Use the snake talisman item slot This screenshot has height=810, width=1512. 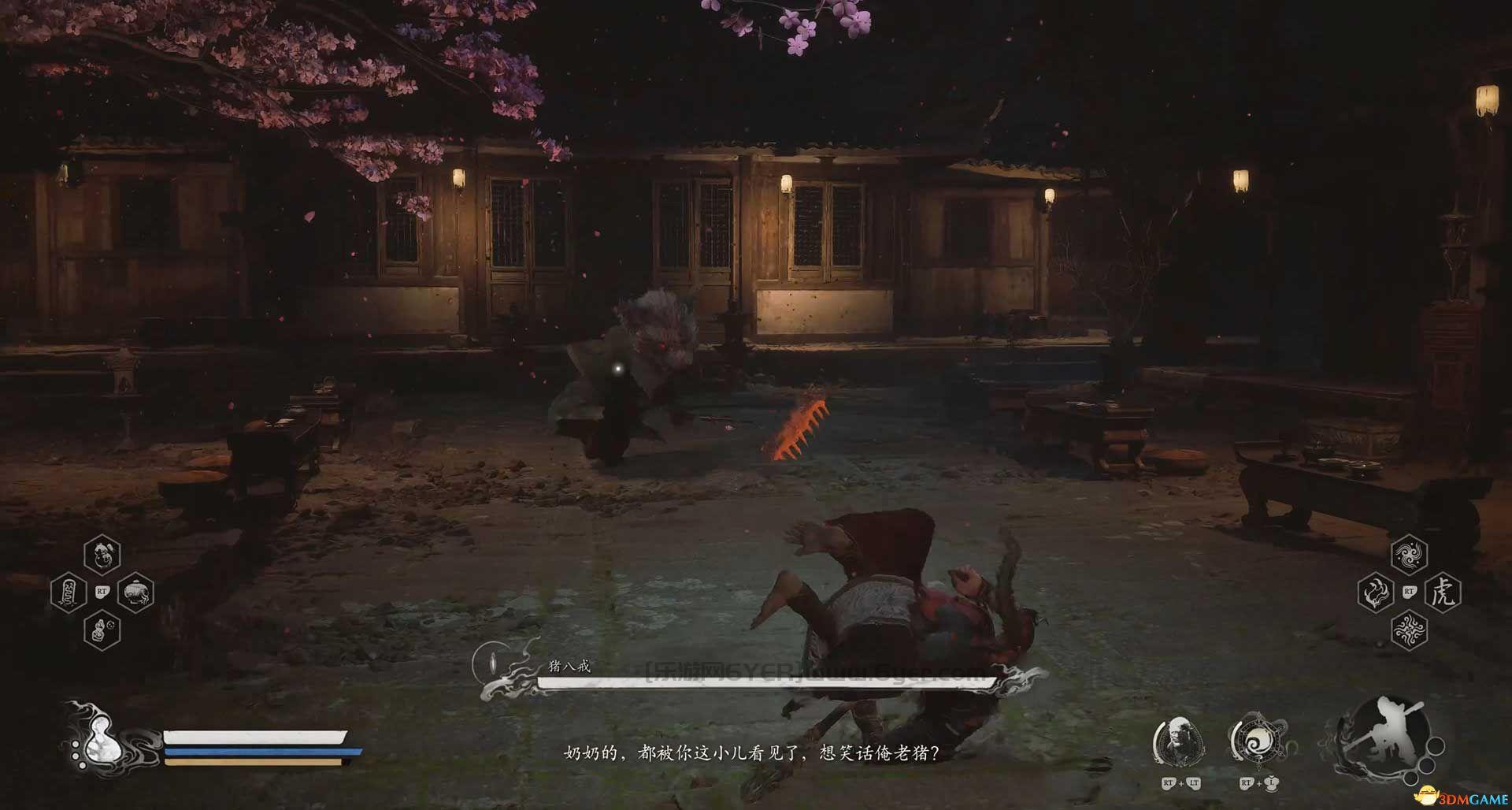68,593
